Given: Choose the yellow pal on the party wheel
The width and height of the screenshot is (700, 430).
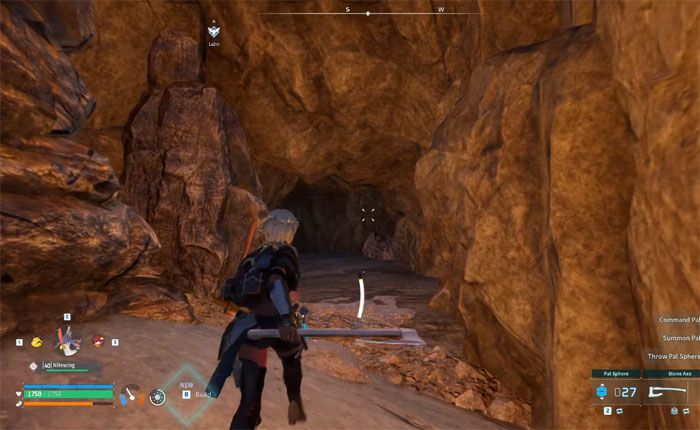Looking at the screenshot, I should point(37,342).
